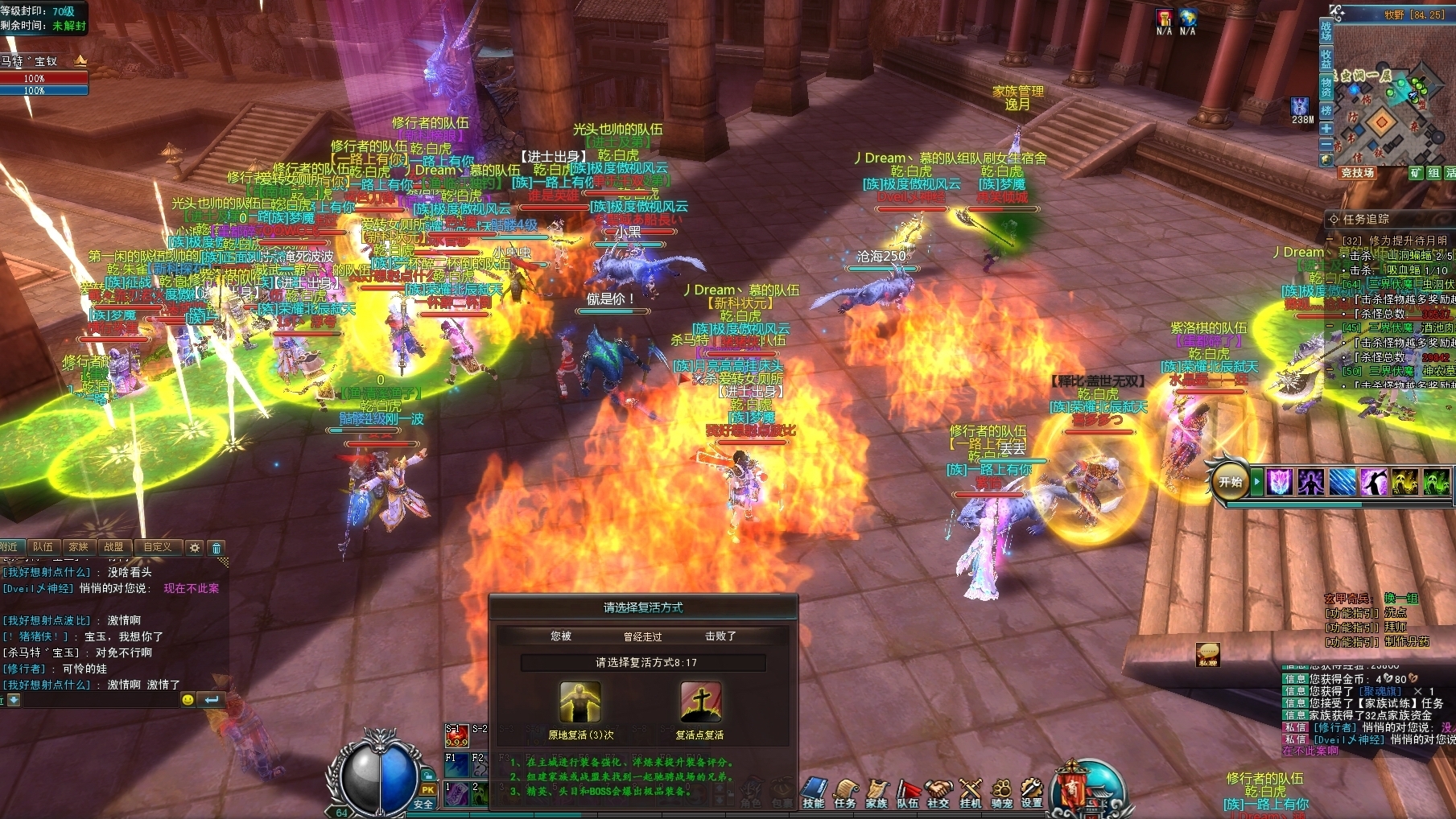1456x819 pixels.
Task: Open the 挂机 auto-combat menu
Action: pos(971,792)
